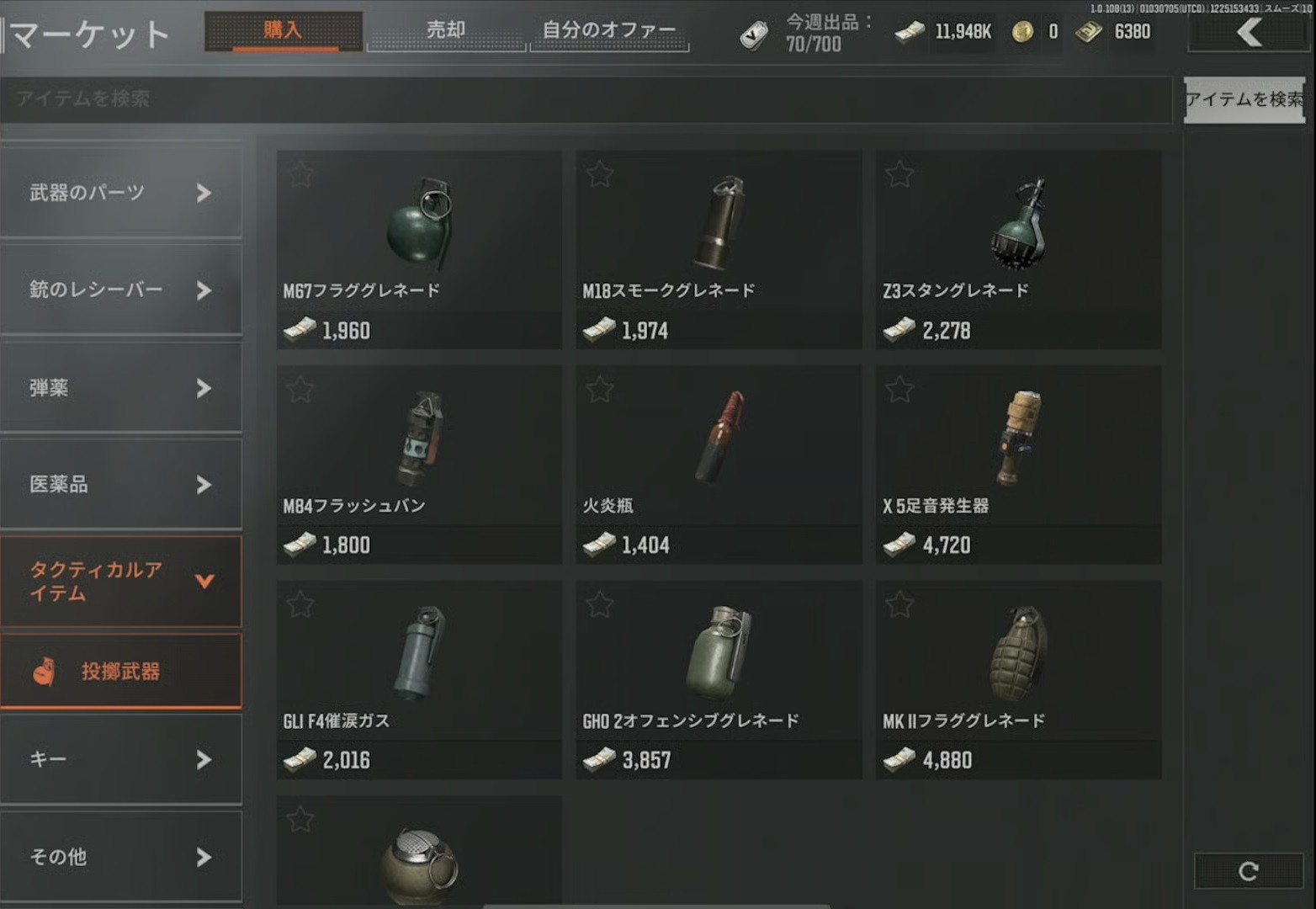Open the 自分のオファー tab
Image resolution: width=1316 pixels, height=909 pixels.
pyautogui.click(x=609, y=31)
